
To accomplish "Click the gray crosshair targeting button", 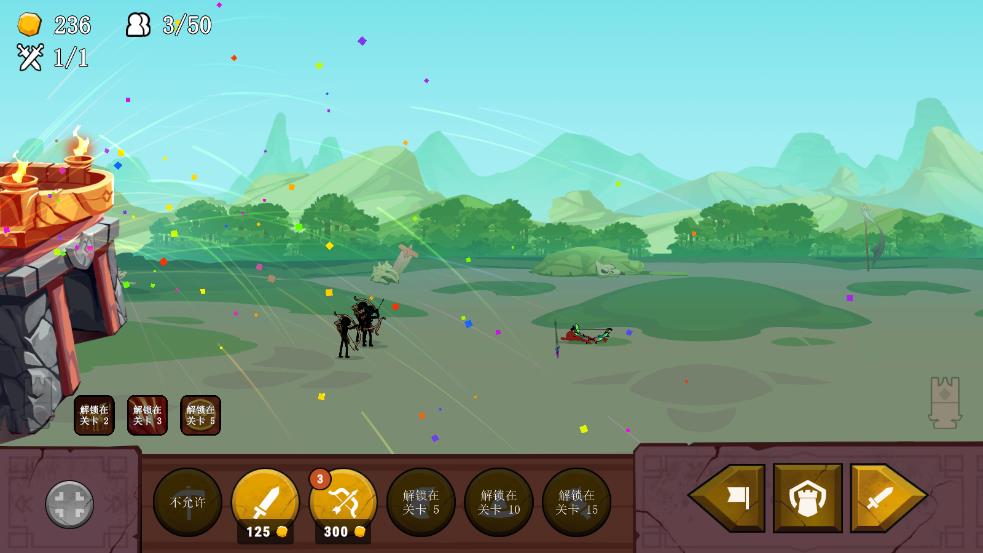I will tap(70, 504).
